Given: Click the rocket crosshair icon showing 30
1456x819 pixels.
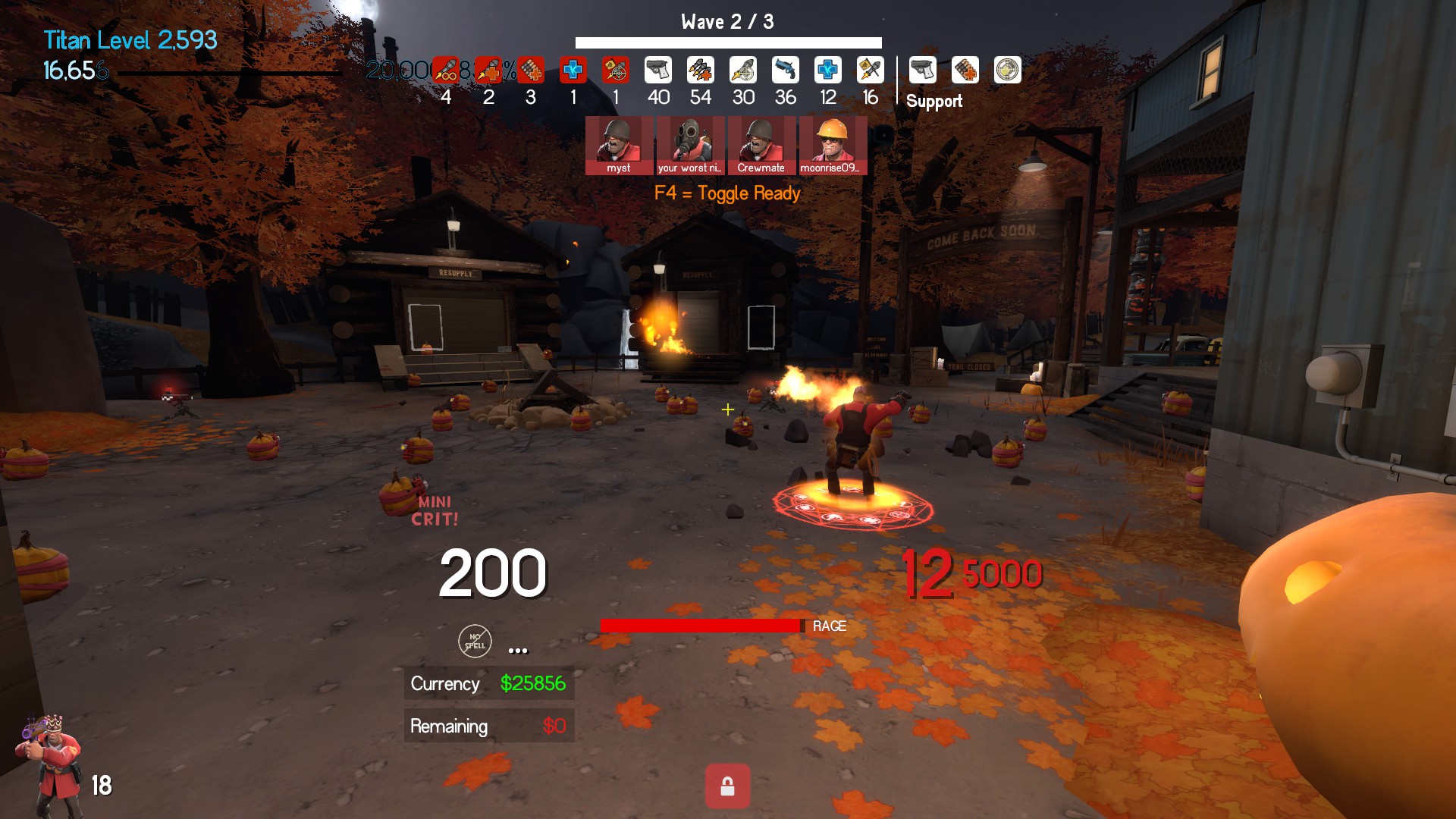Looking at the screenshot, I should tap(742, 71).
